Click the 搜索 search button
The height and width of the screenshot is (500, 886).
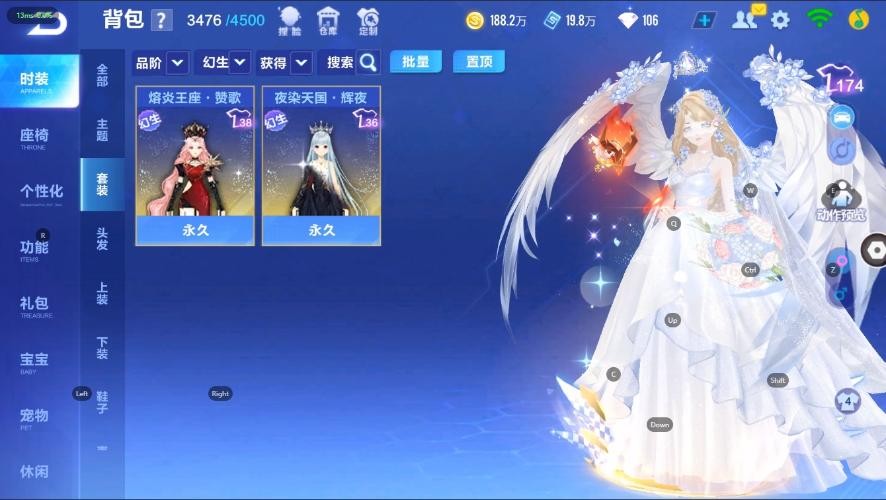[x=351, y=62]
